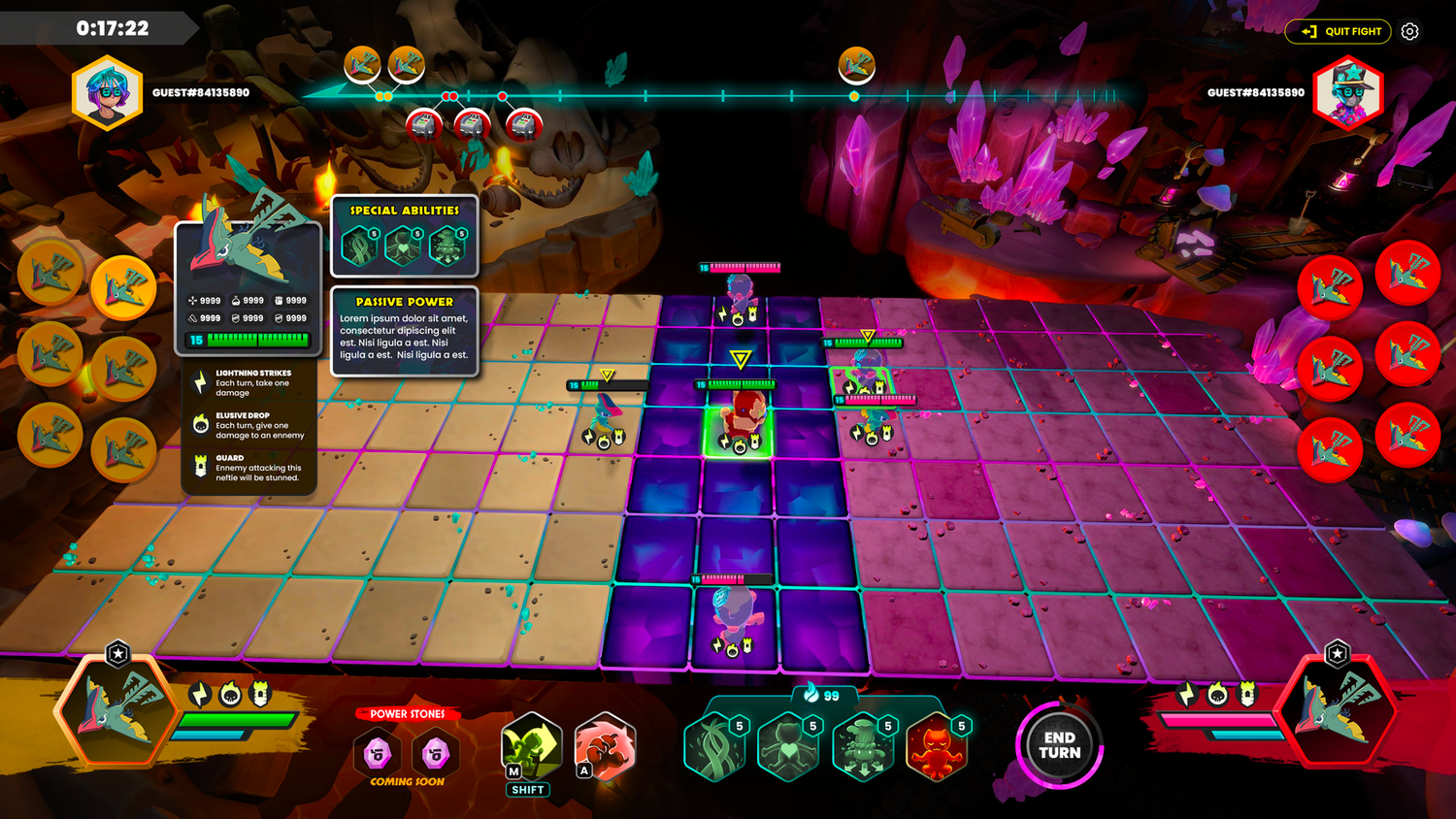View the Passive Power panel
This screenshot has width=1456, height=819.
click(x=404, y=330)
